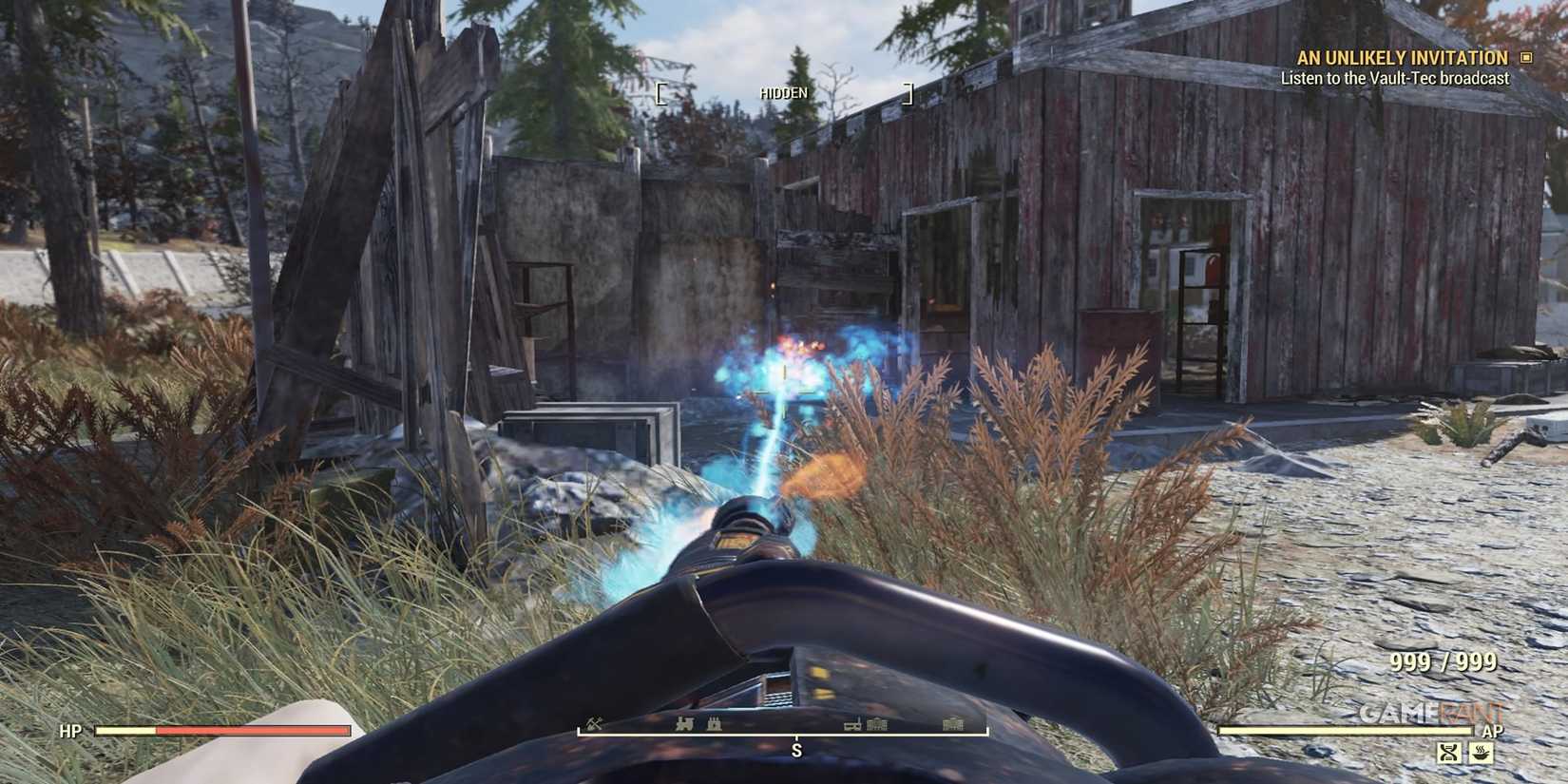The height and width of the screenshot is (784, 1568).
Task: Select the pickaxe mining site icon on compass
Action: coord(593,724)
